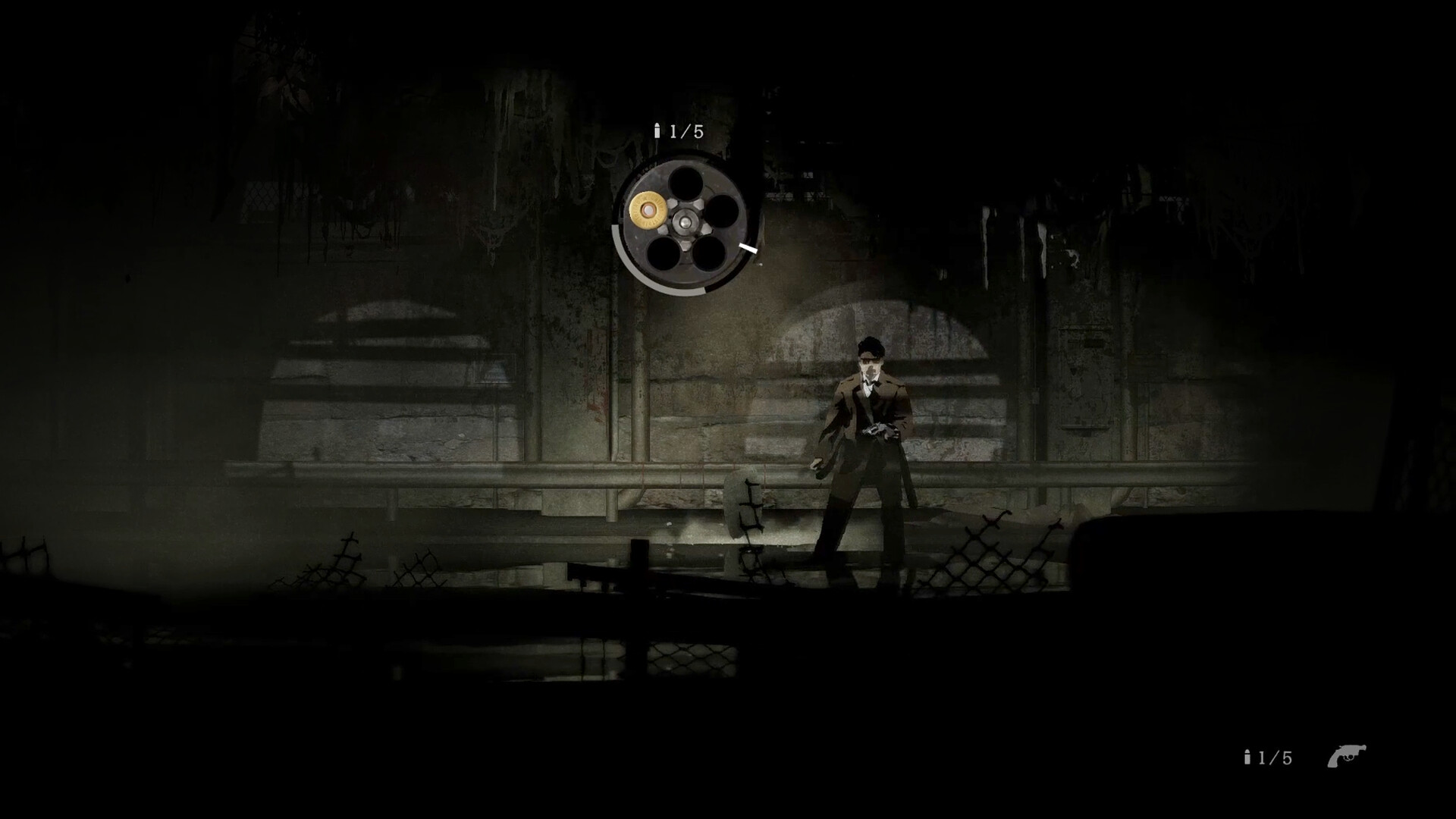This screenshot has height=819, width=1456.
Task: Click the right-side empty chamber of the cylinder
Action: coord(725,211)
